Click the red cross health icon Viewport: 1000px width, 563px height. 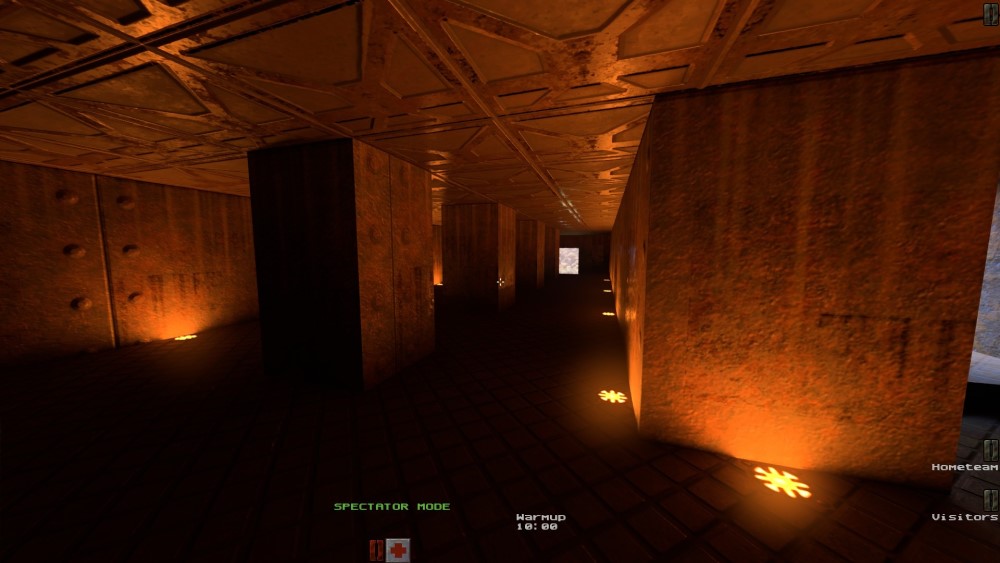pos(398,549)
